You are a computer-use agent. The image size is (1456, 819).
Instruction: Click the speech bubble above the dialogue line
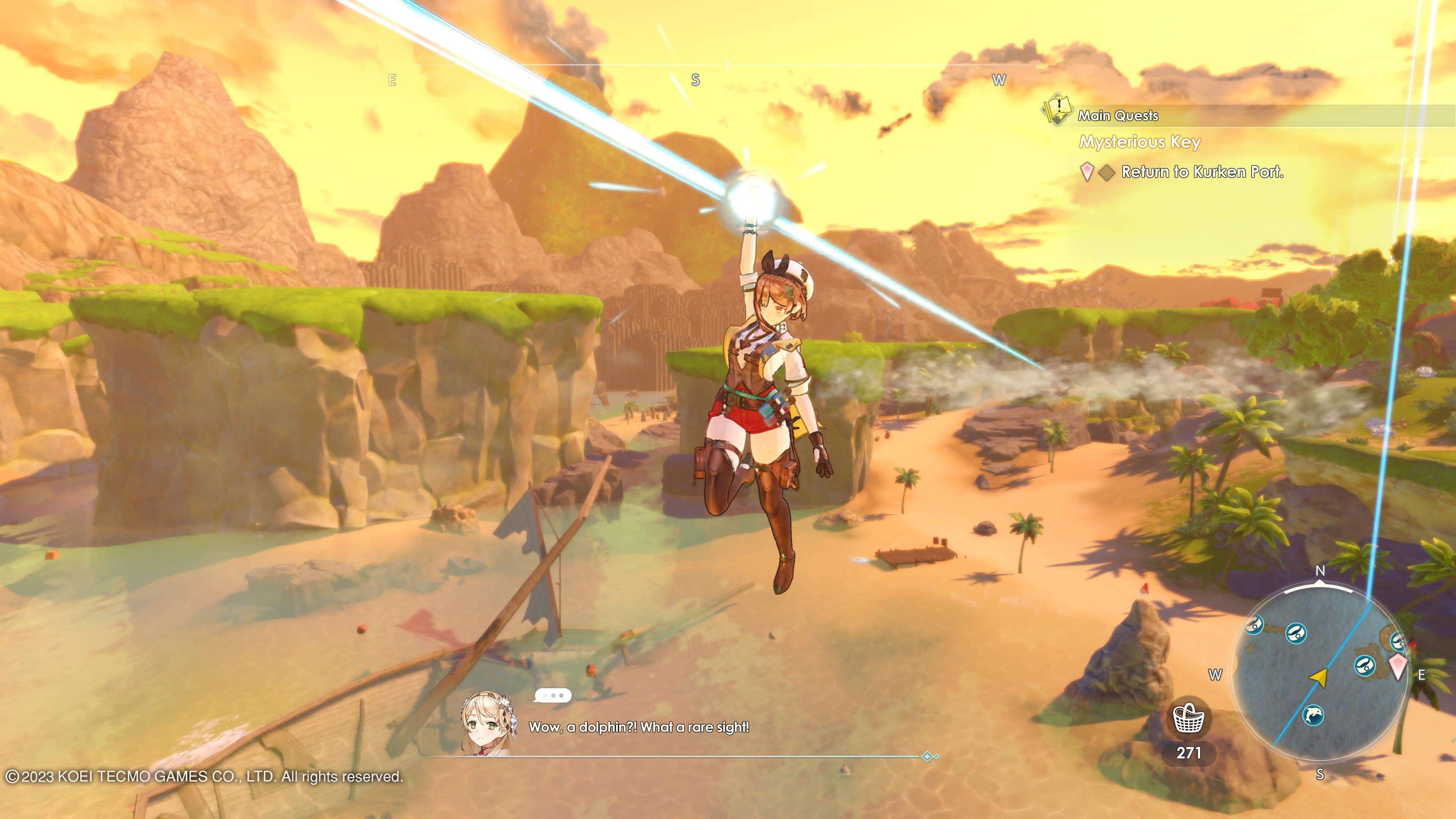pyautogui.click(x=552, y=695)
